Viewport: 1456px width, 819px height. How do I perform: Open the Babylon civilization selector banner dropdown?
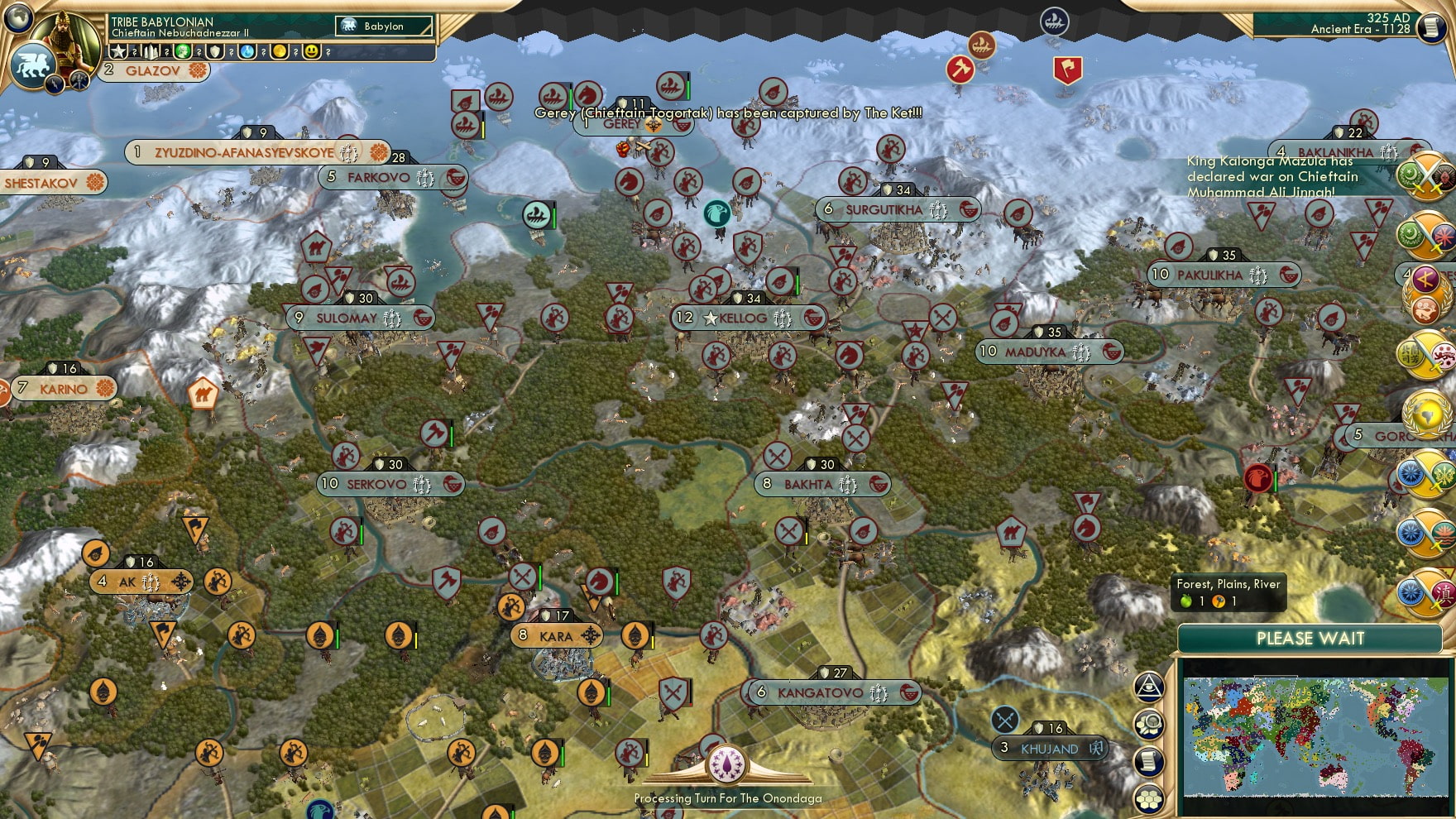pyautogui.click(x=385, y=26)
